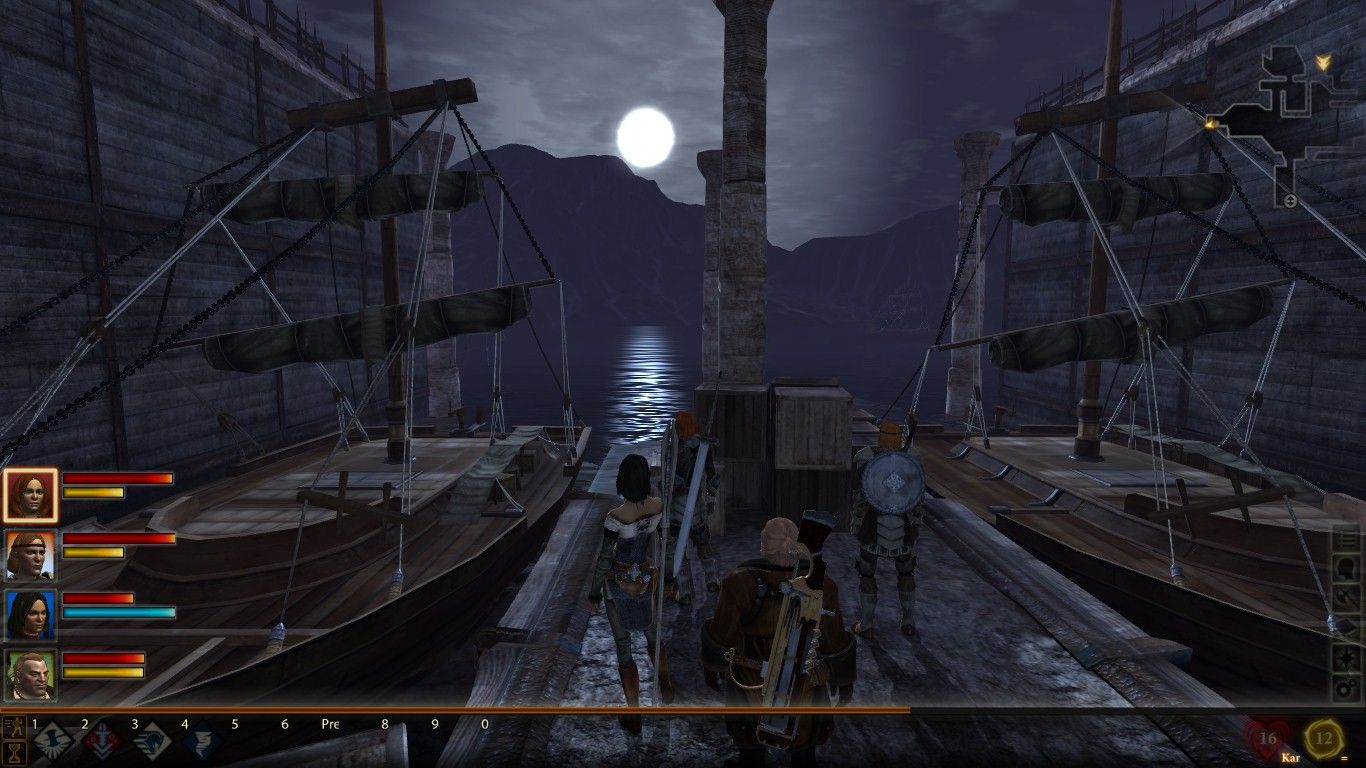Select the dark-haired woman's party portrait
The image size is (1366, 768).
[30, 615]
